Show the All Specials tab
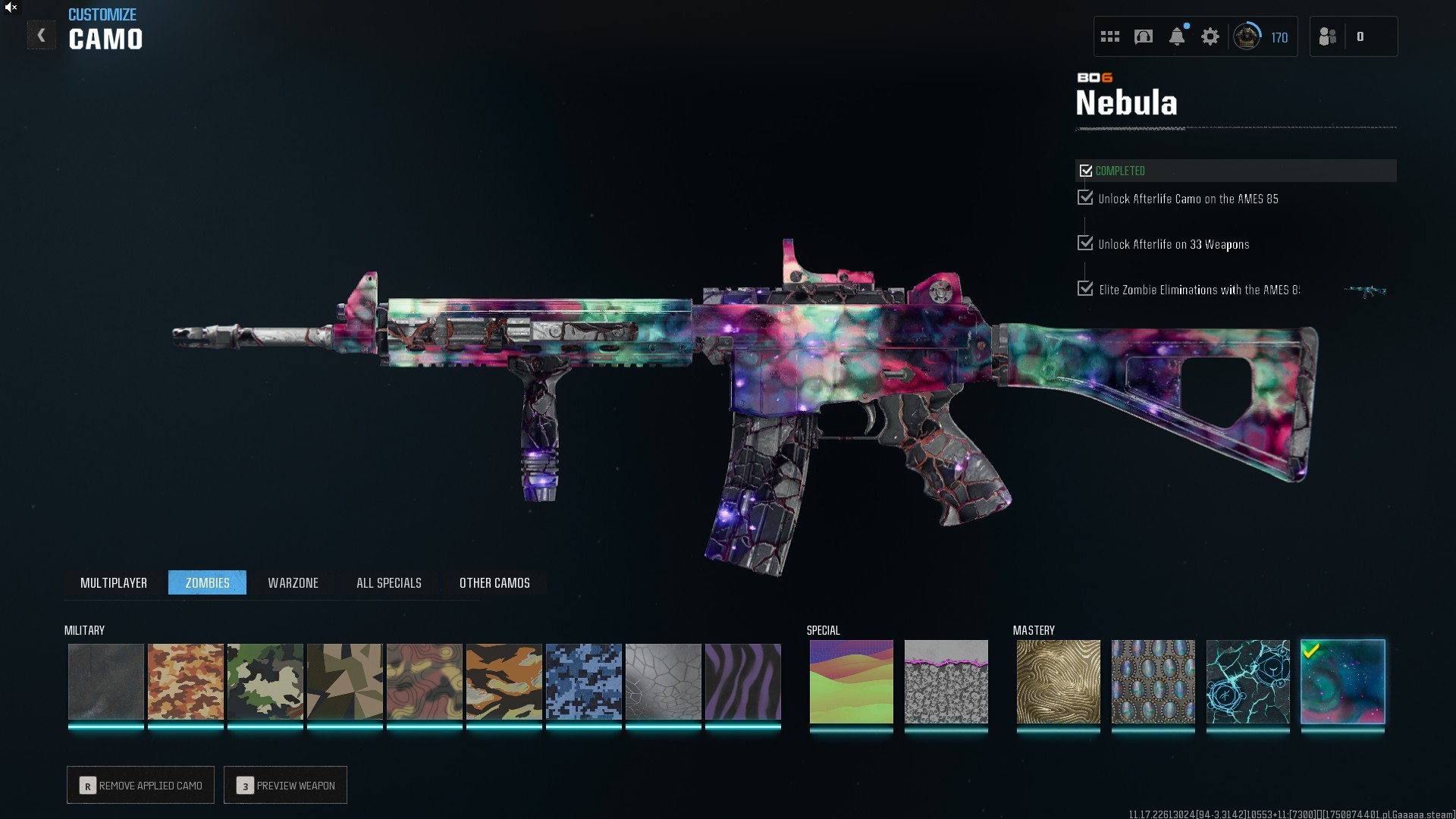 pos(388,582)
